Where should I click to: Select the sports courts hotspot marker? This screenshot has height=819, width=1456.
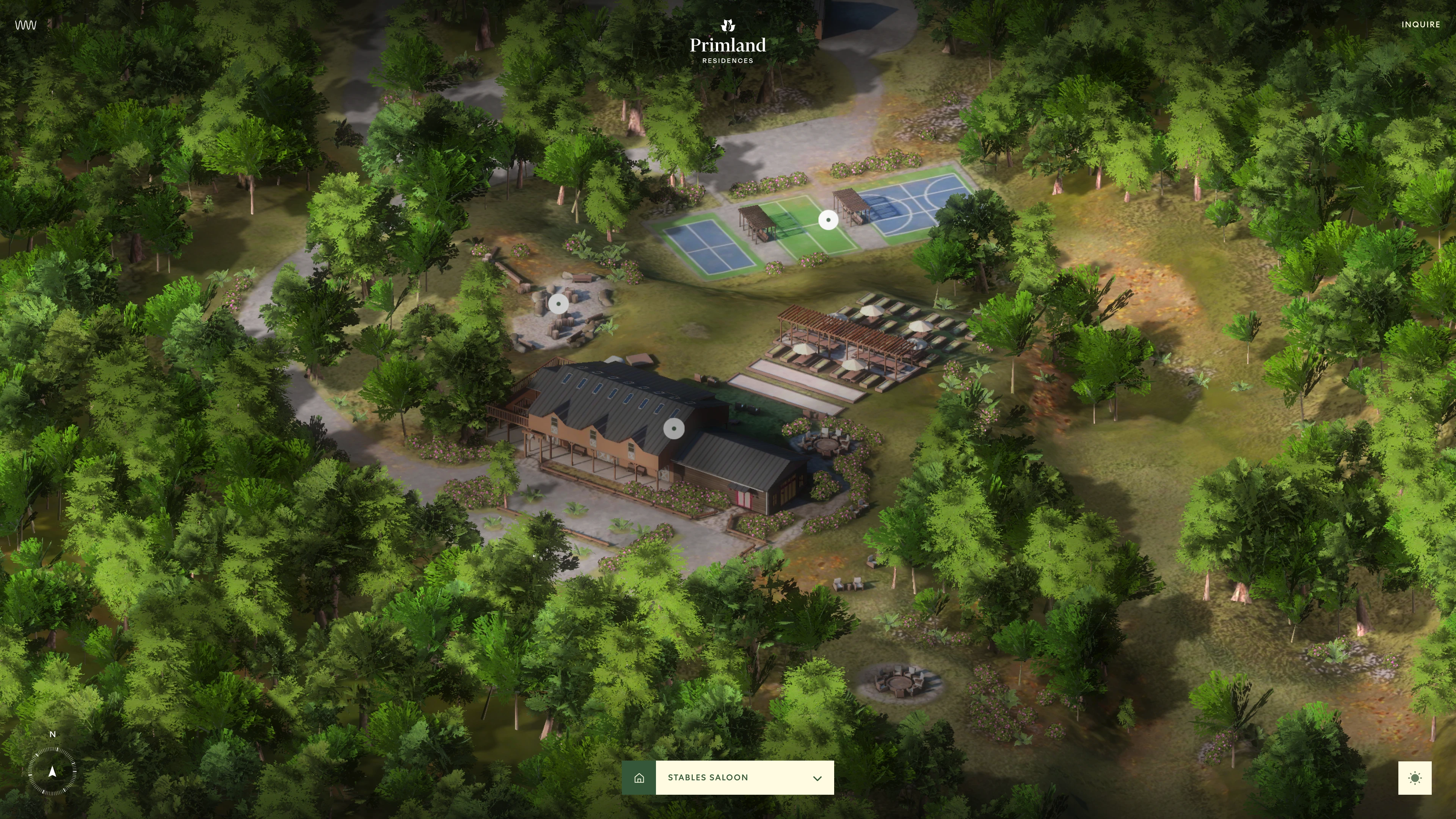[x=828, y=220]
